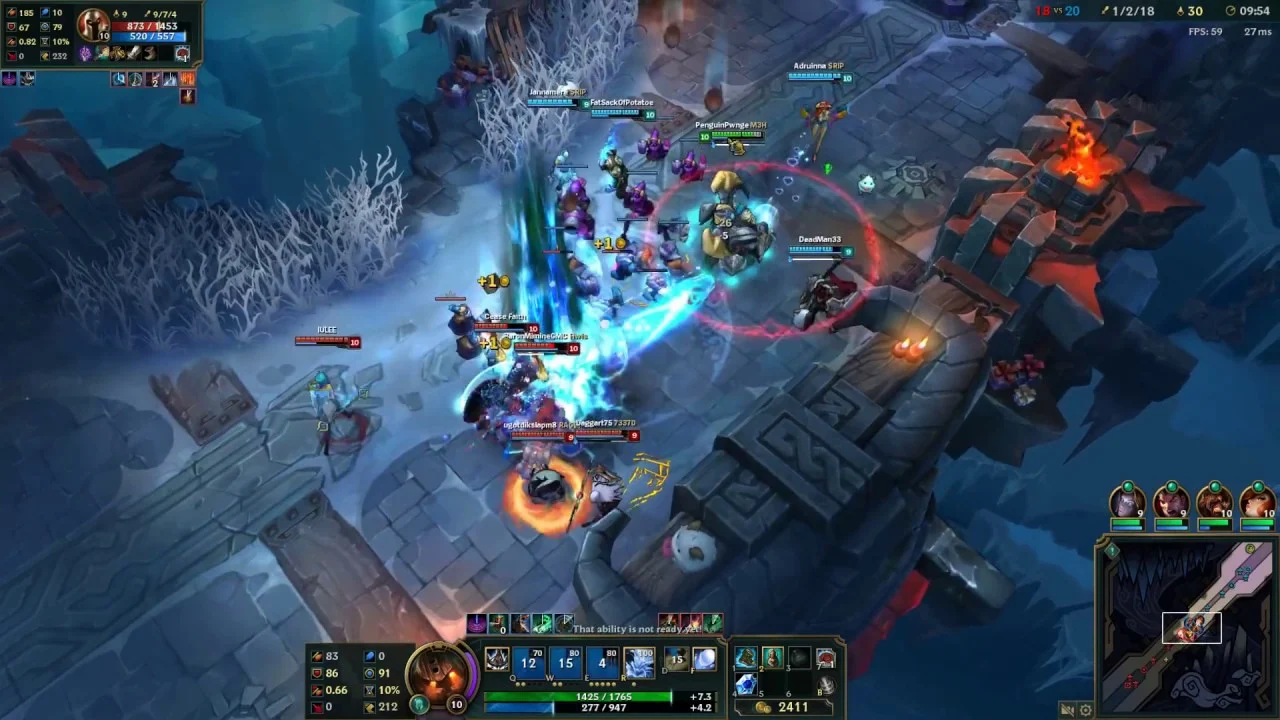Use the Mark snowball summoner spell
The image size is (1280, 720).
pyautogui.click(x=705, y=659)
